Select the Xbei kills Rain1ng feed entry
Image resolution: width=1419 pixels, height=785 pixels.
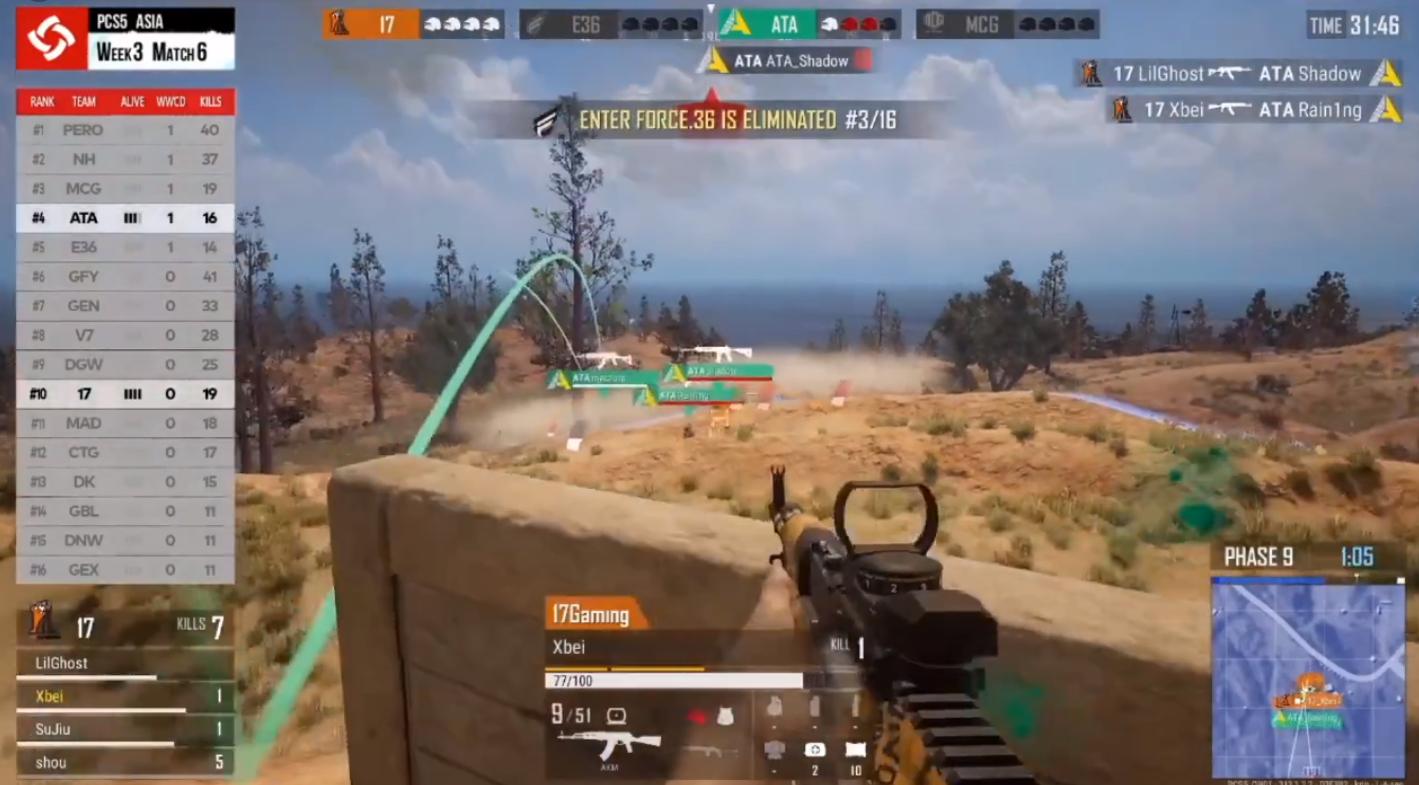(1255, 110)
